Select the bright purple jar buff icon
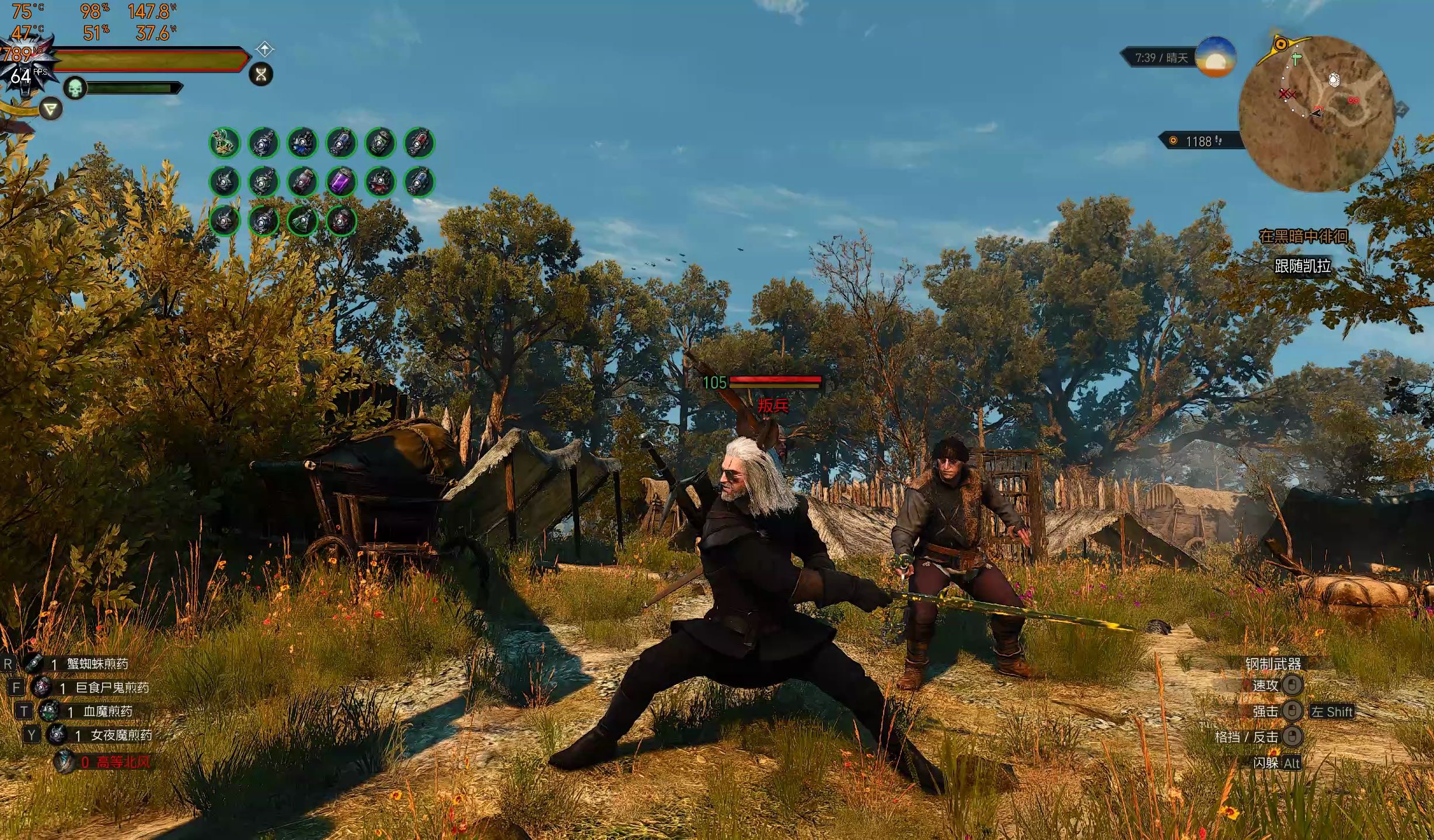This screenshot has width=1434, height=840. click(x=341, y=182)
